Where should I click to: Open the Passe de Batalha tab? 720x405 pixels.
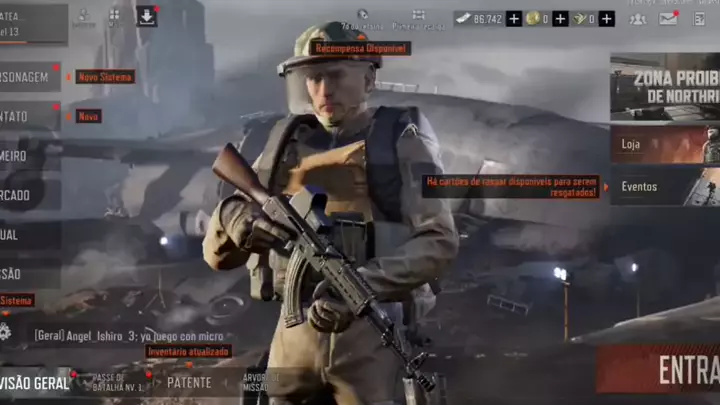pyautogui.click(x=117, y=382)
